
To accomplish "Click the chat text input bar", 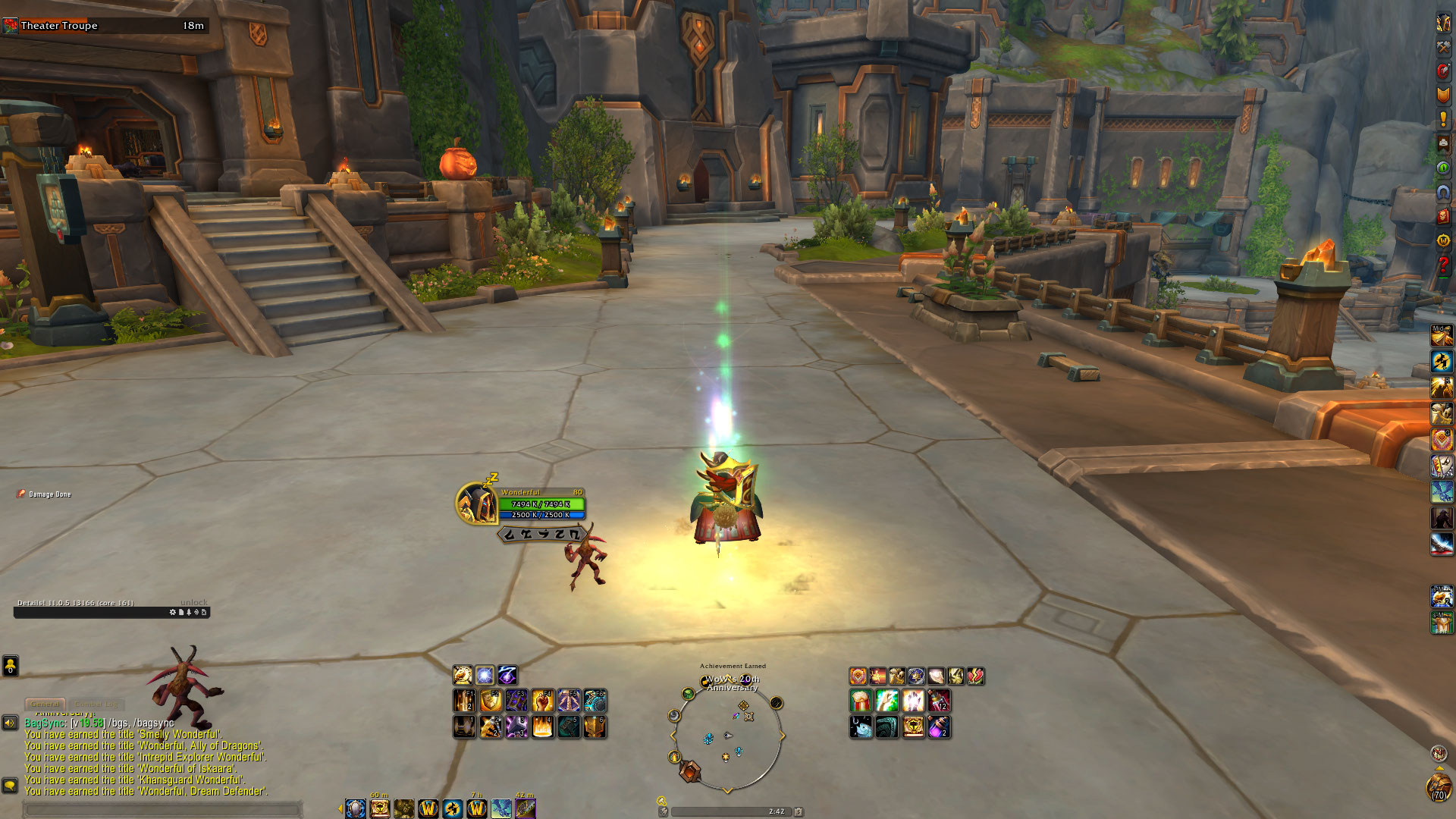I will (163, 810).
